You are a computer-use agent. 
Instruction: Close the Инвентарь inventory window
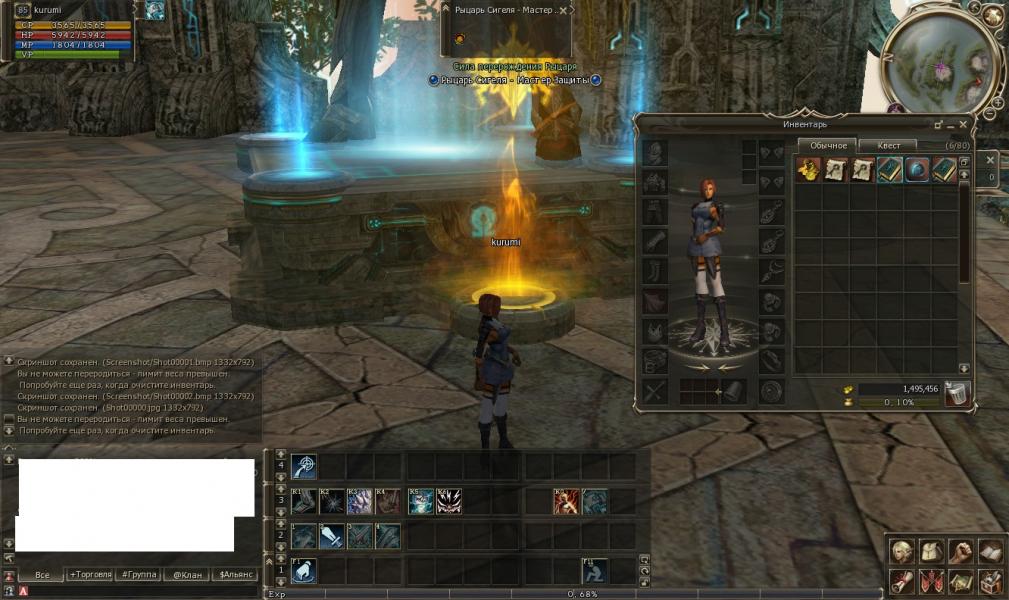pyautogui.click(x=964, y=125)
